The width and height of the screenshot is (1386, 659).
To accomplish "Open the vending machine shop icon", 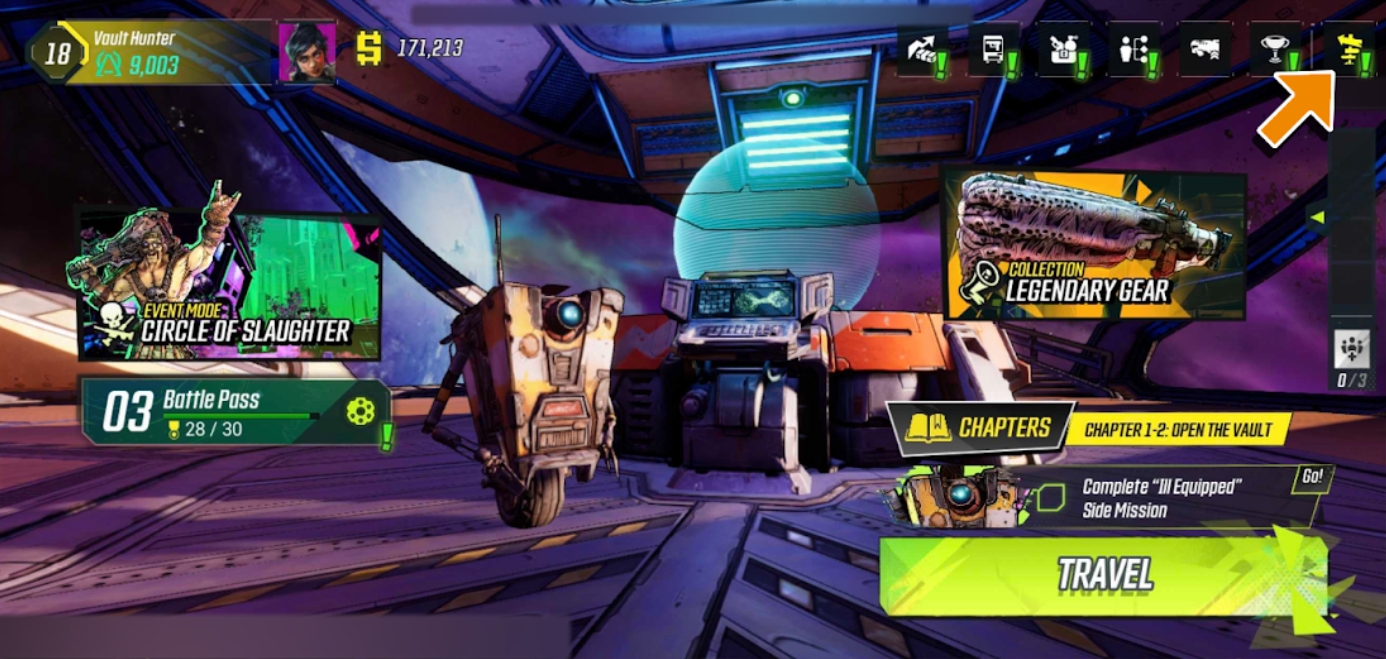I will click(x=992, y=50).
